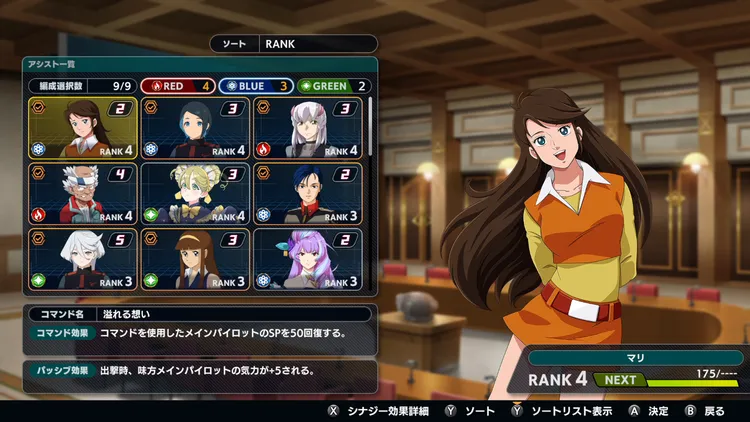
Task: Choose the short dark-blue-haired rank 4 assist
Action: [x=195, y=128]
